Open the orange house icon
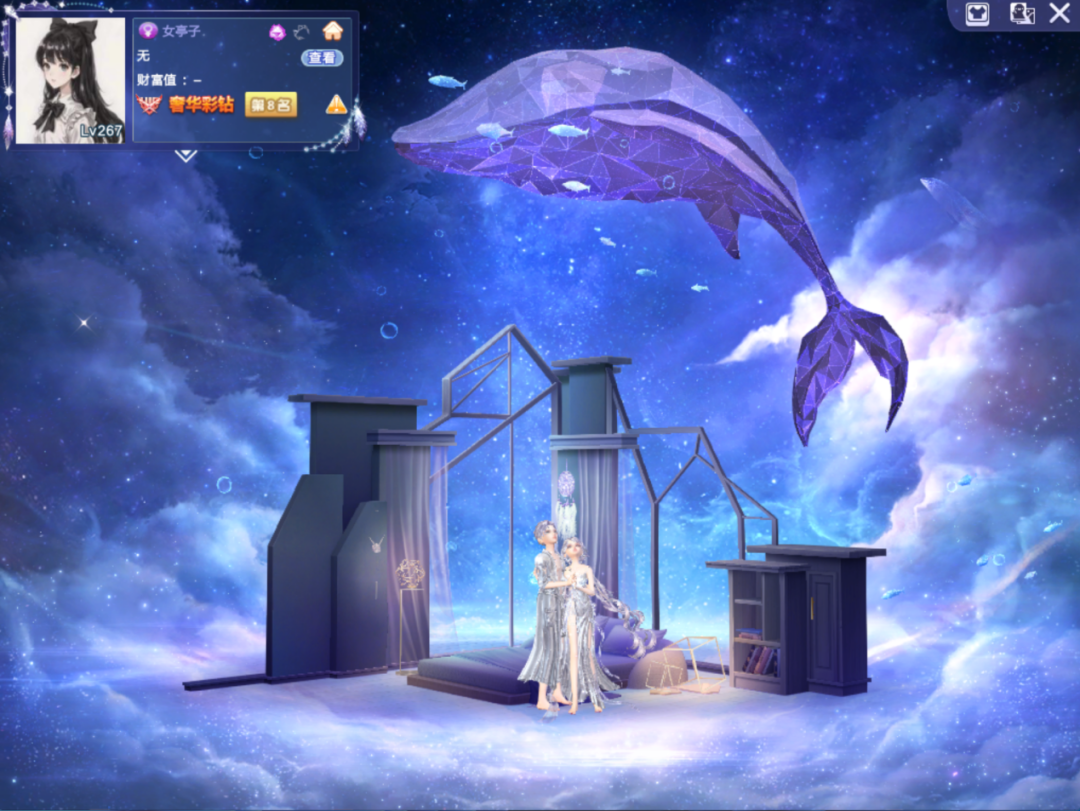This screenshot has width=1080, height=811. [333, 31]
